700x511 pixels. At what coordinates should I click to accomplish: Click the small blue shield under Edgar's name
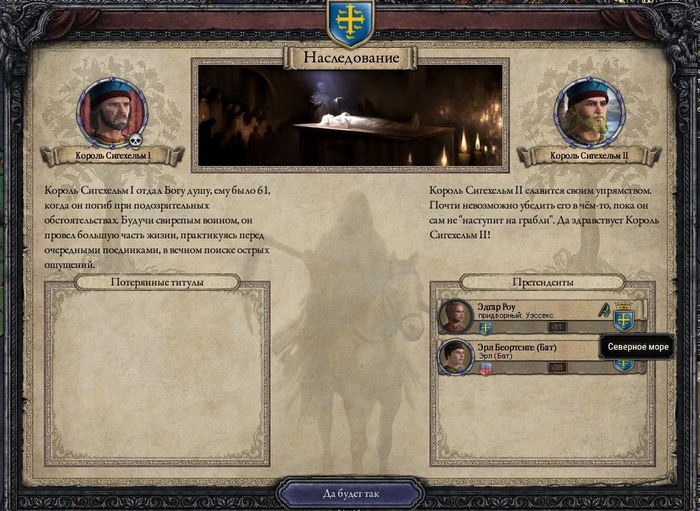point(485,327)
